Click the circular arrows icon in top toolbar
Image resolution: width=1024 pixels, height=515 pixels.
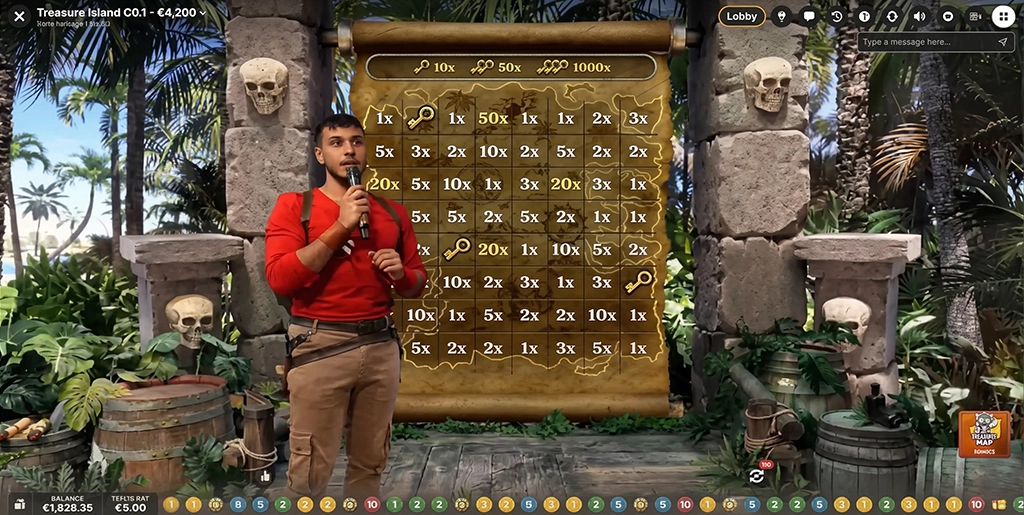point(892,16)
